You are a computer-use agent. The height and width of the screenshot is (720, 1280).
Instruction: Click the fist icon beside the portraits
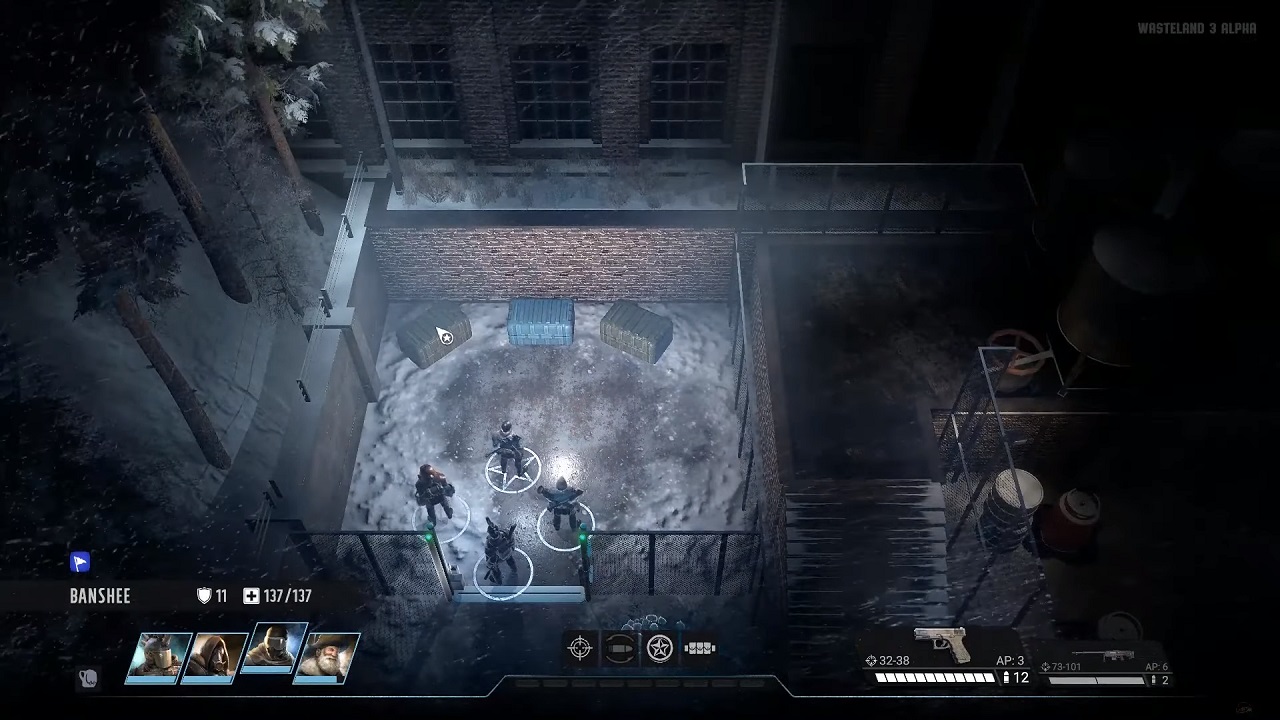(88, 679)
